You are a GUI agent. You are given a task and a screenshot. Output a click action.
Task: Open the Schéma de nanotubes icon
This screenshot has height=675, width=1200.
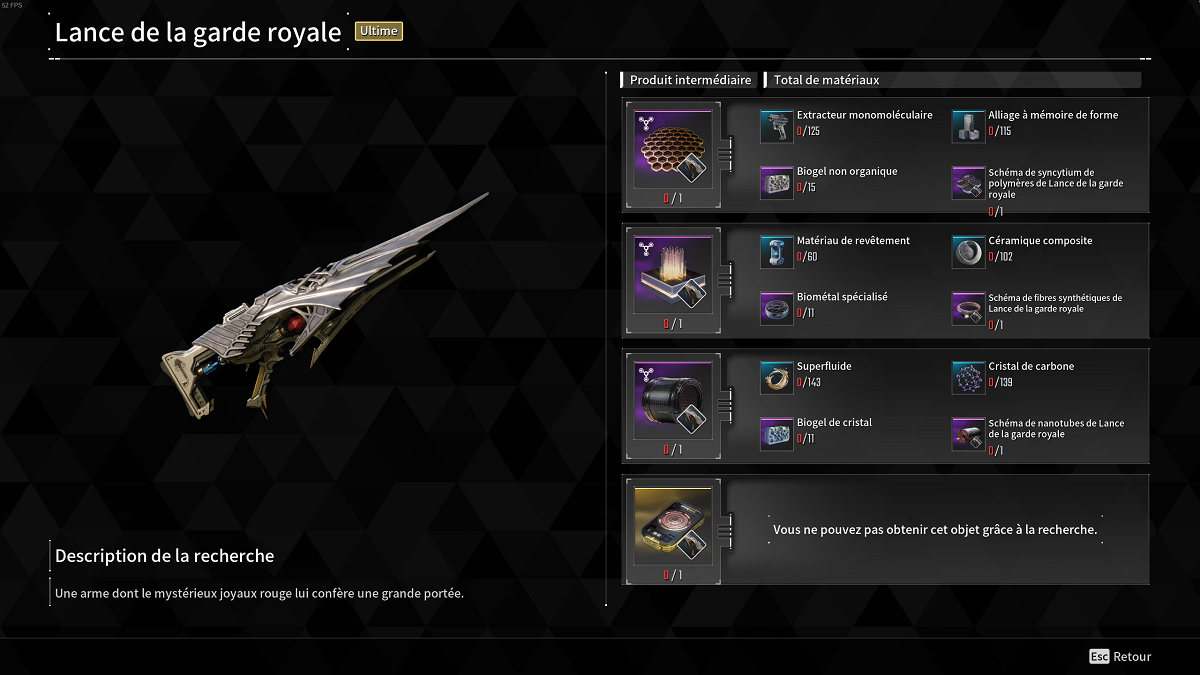pos(968,433)
